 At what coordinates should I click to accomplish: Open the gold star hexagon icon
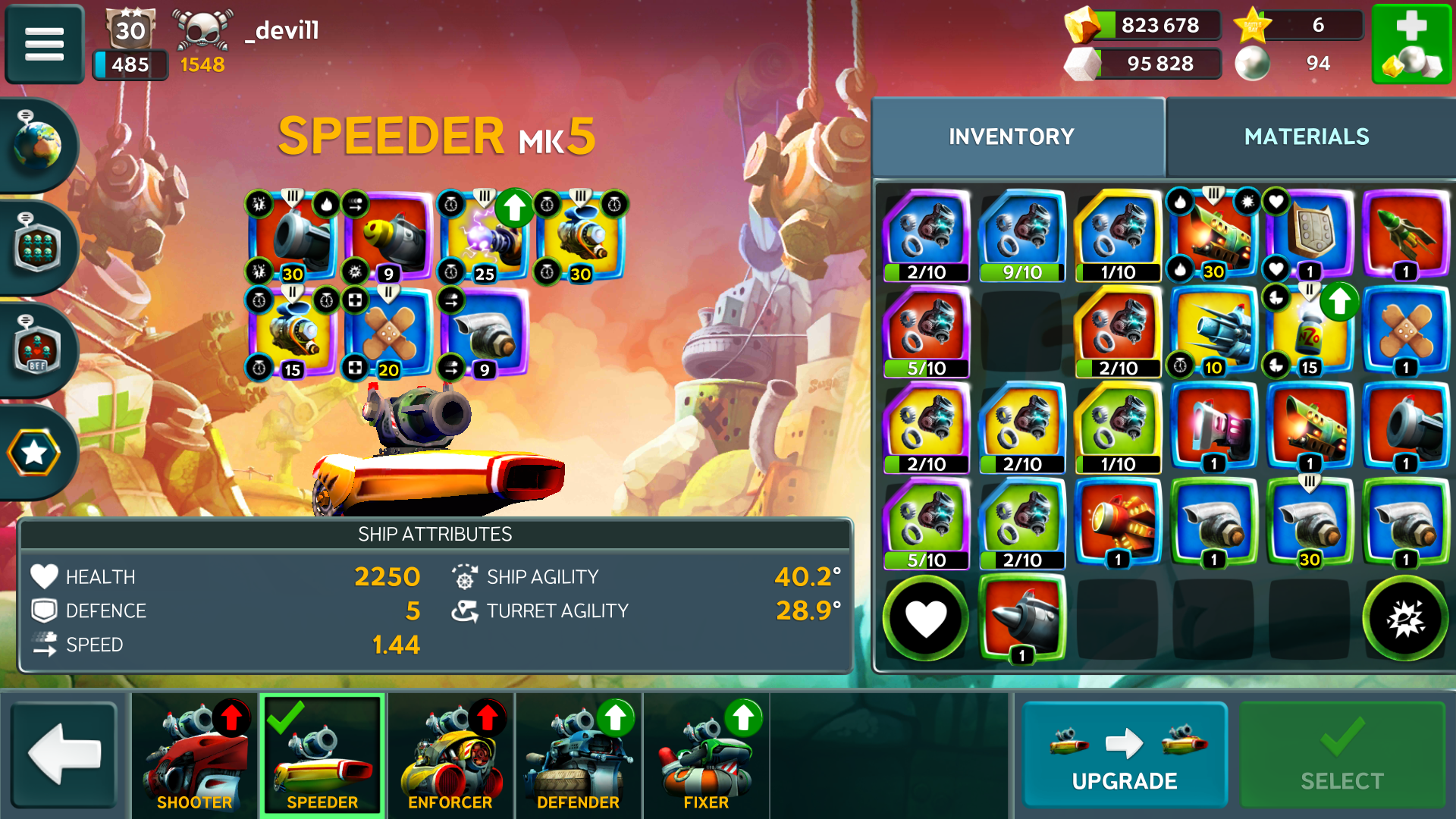pyautogui.click(x=34, y=453)
